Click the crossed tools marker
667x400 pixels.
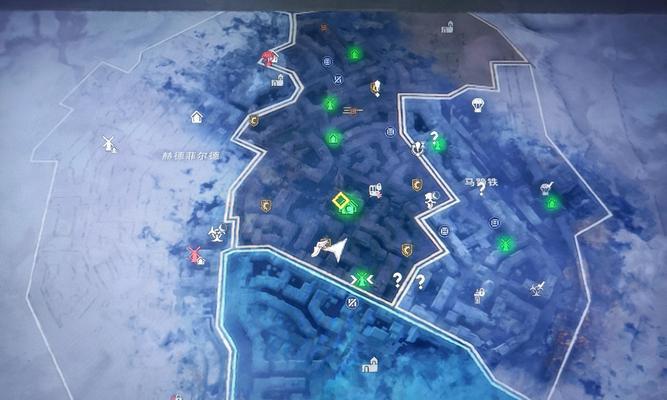point(537,288)
